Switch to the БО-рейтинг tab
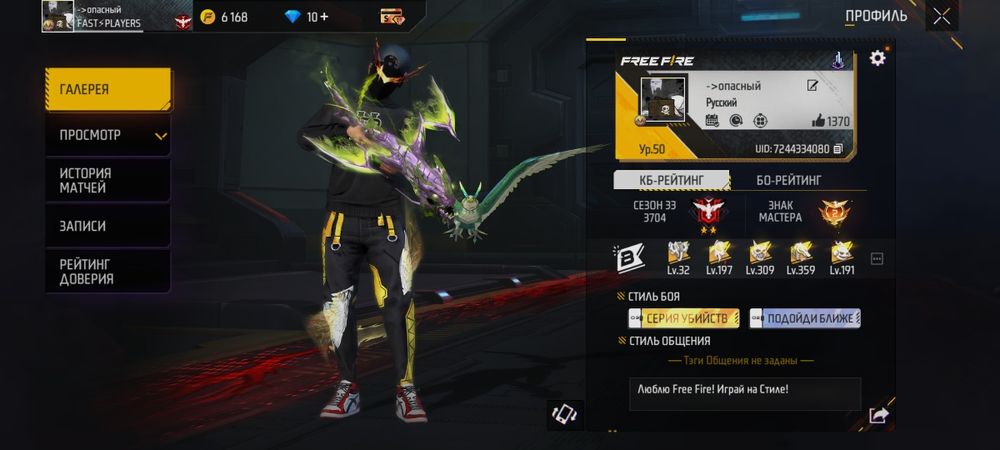 click(x=789, y=180)
